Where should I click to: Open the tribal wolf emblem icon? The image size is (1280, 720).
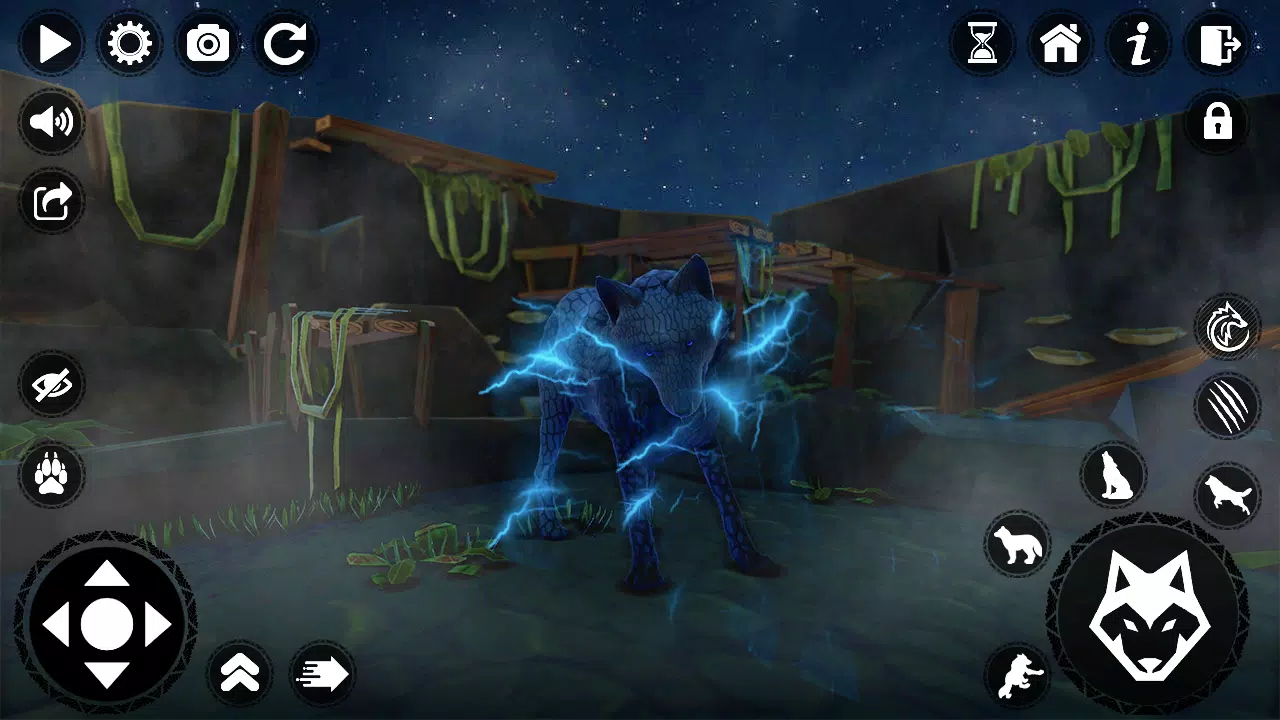coord(1229,328)
